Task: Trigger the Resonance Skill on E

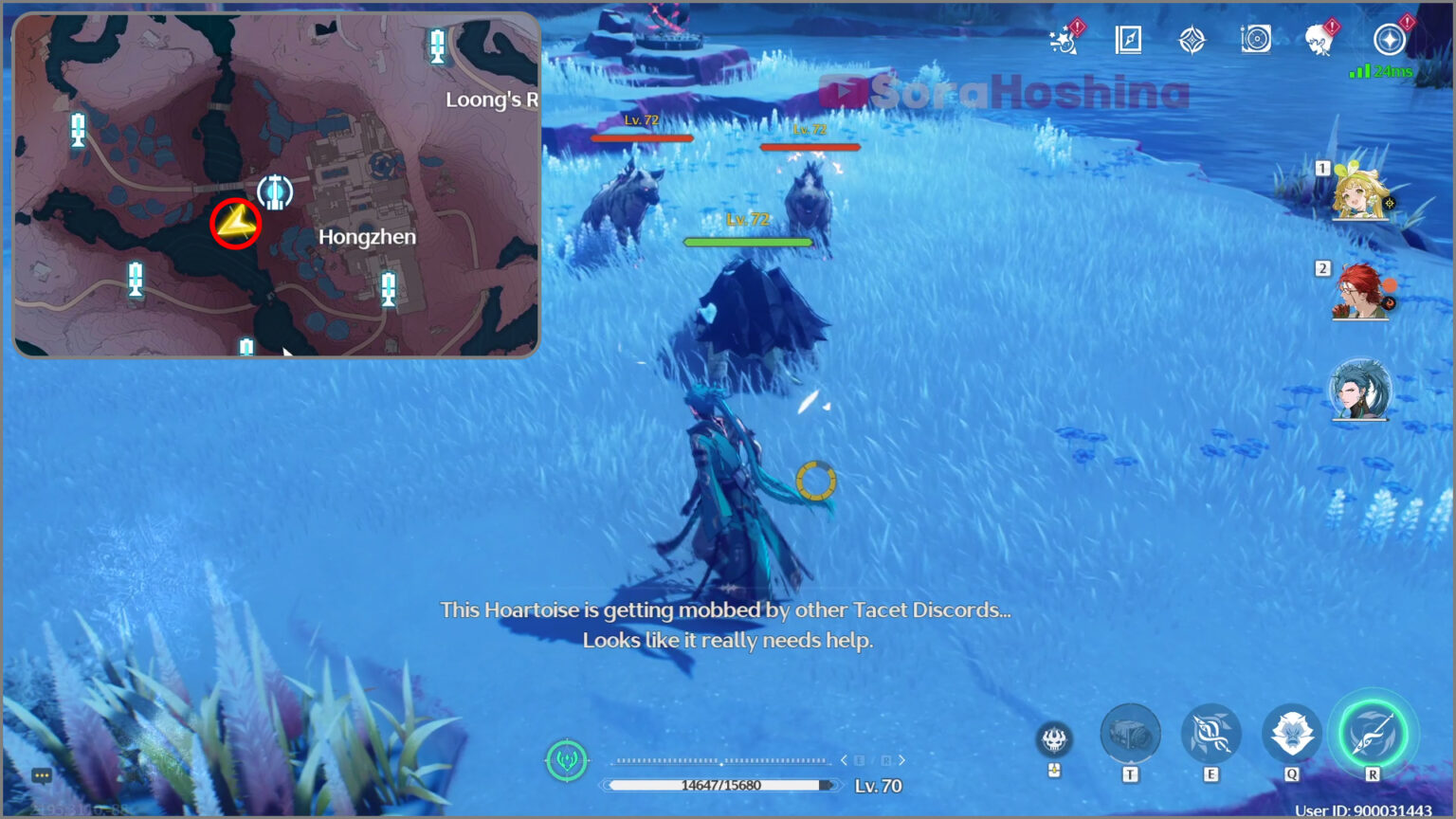Action: coord(1210,734)
